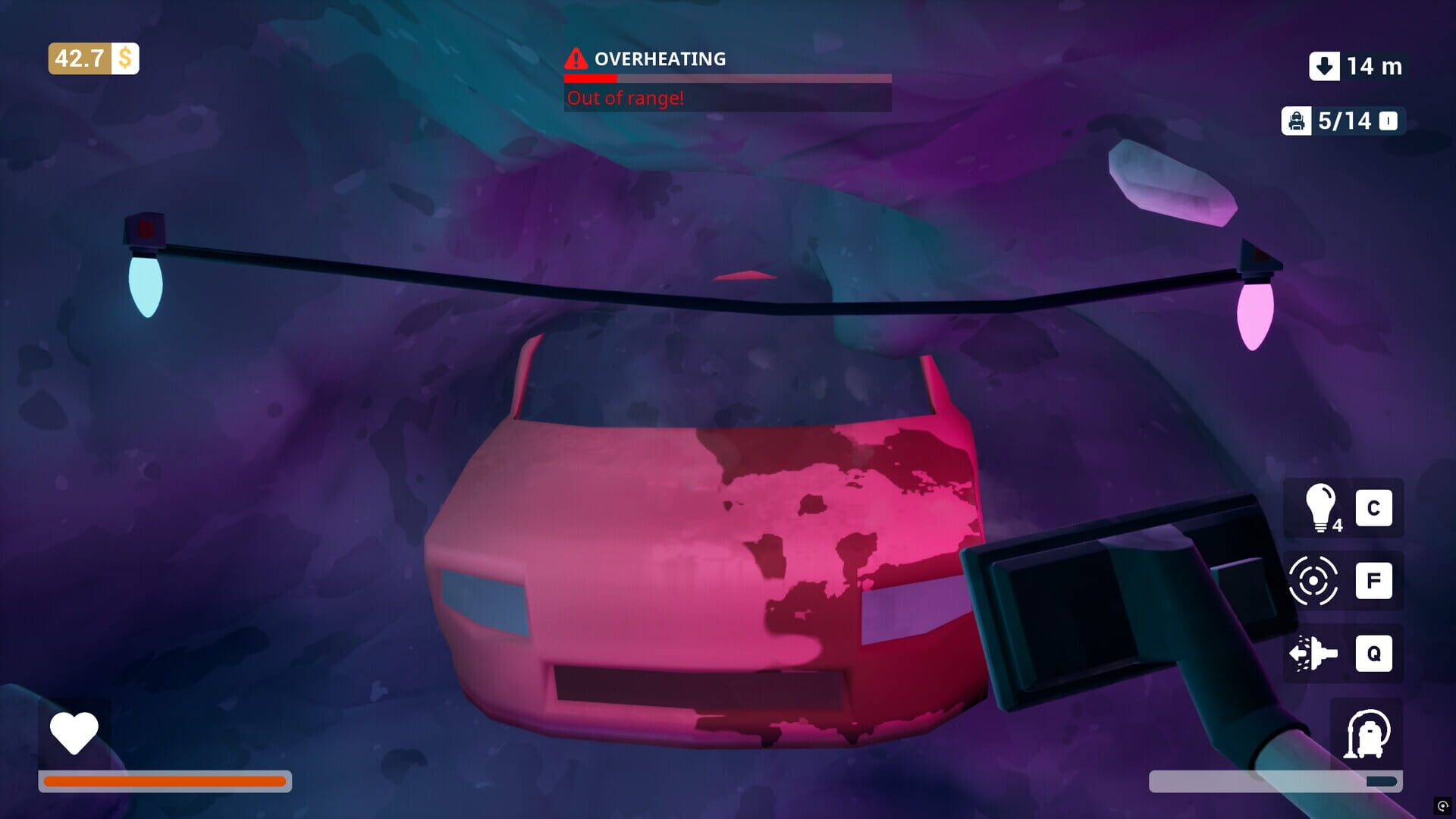Click the heart health icon at bottom left
The width and height of the screenshot is (1456, 819).
pyautogui.click(x=74, y=733)
